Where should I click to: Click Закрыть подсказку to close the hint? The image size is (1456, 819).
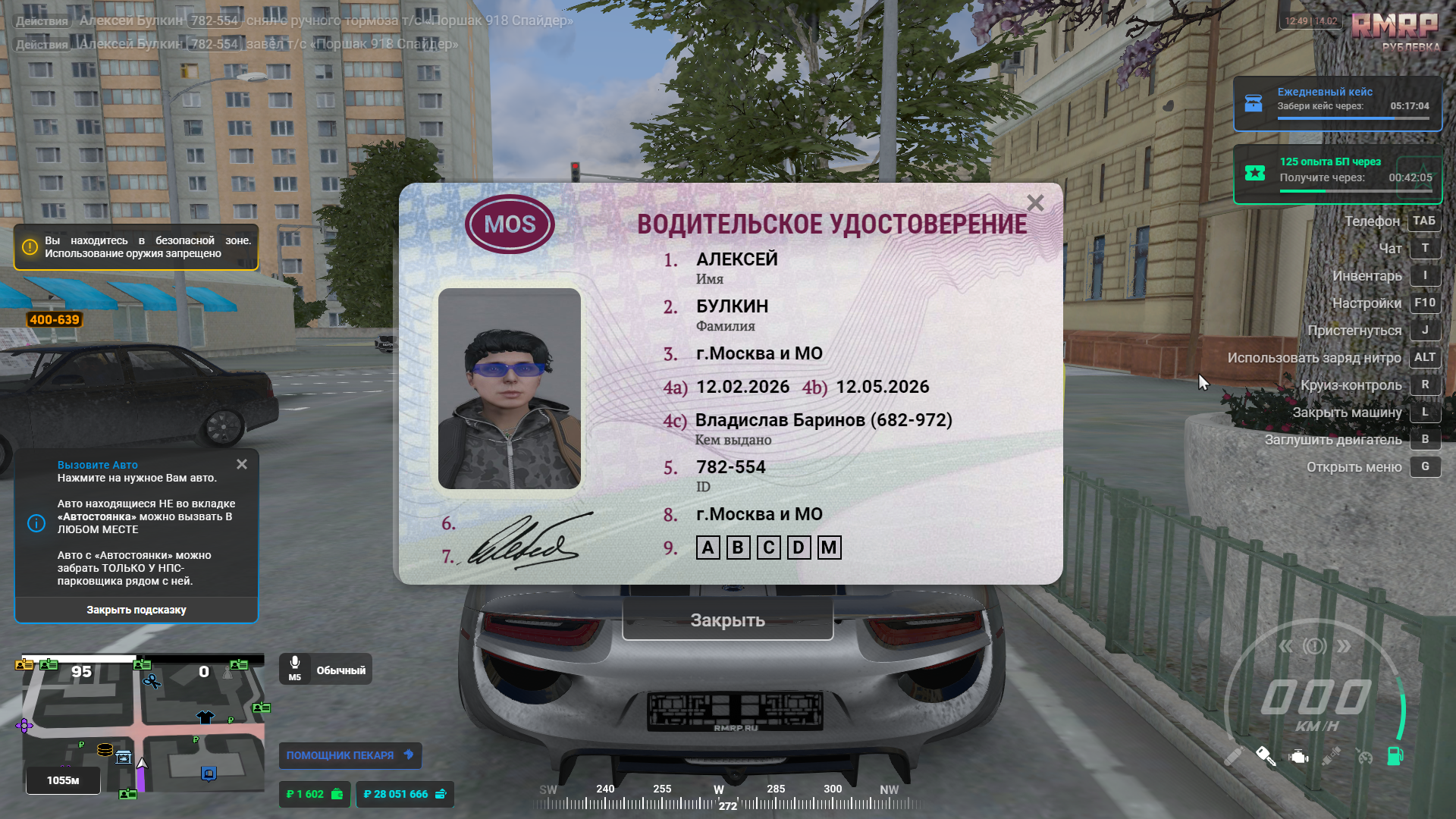136,610
